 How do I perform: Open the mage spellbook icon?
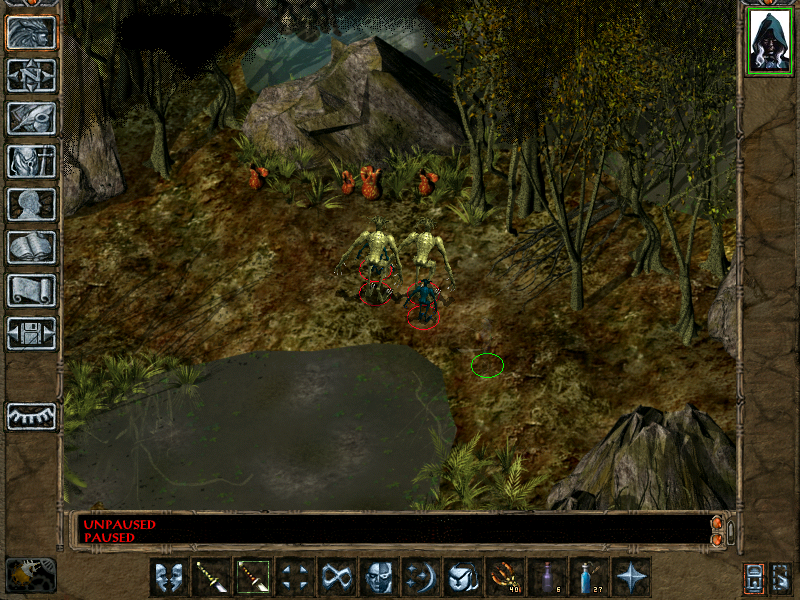[x=31, y=247]
